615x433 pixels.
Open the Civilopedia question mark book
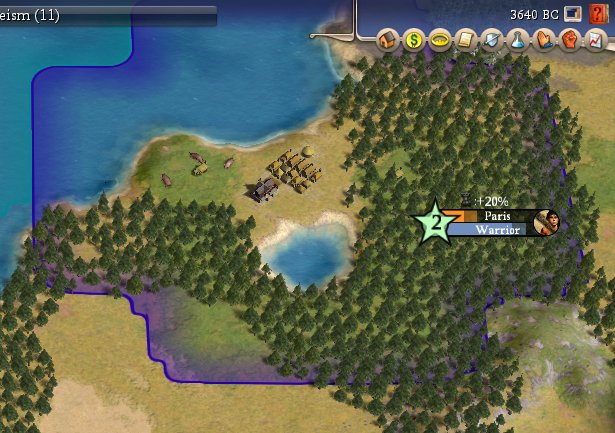[x=598, y=14]
